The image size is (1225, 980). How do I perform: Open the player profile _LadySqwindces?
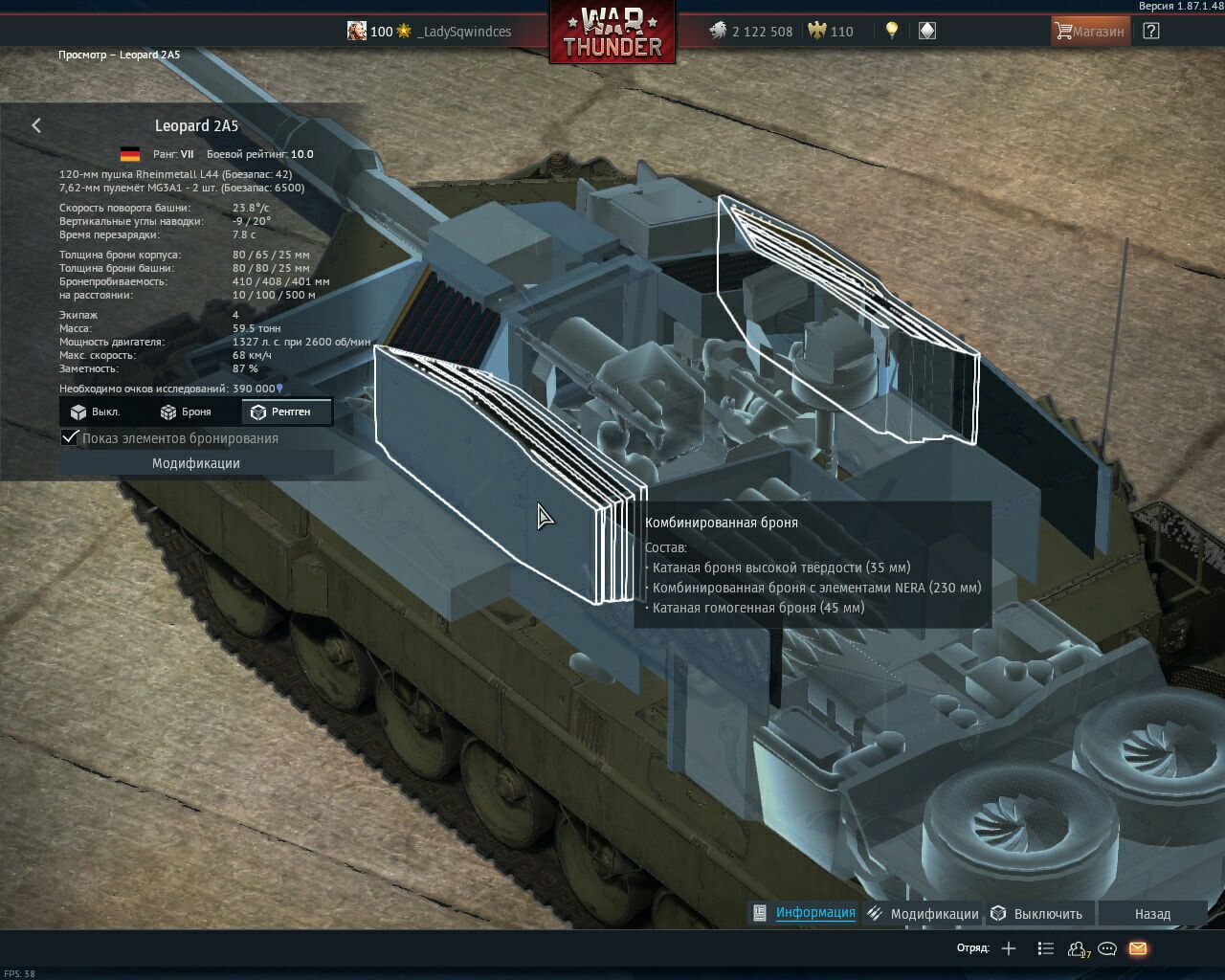pyautogui.click(x=463, y=32)
